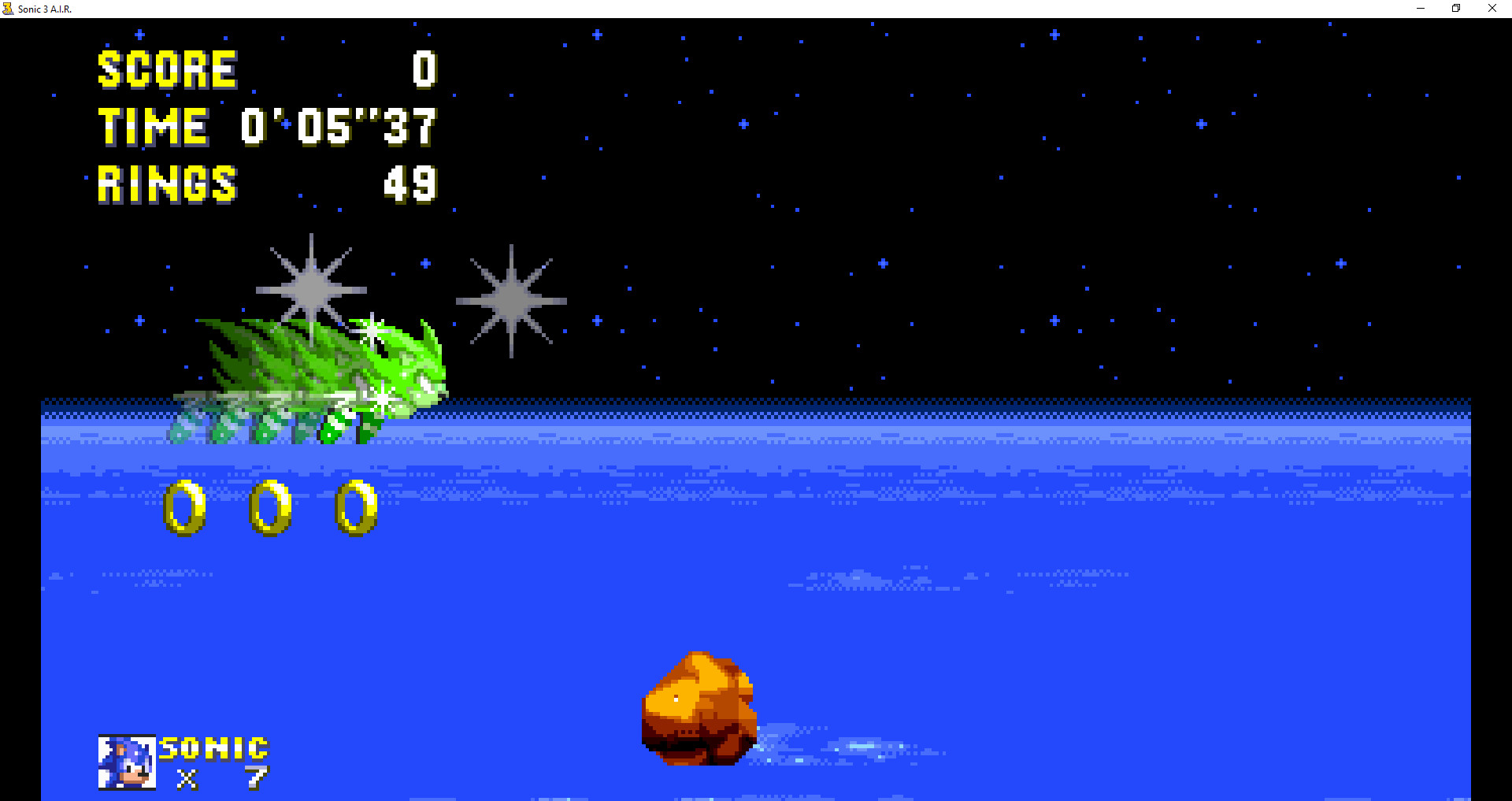Screen dimensions: 1512x801
Task: Minimize the Sonic 3 A.I.R. window
Action: pyautogui.click(x=1420, y=9)
